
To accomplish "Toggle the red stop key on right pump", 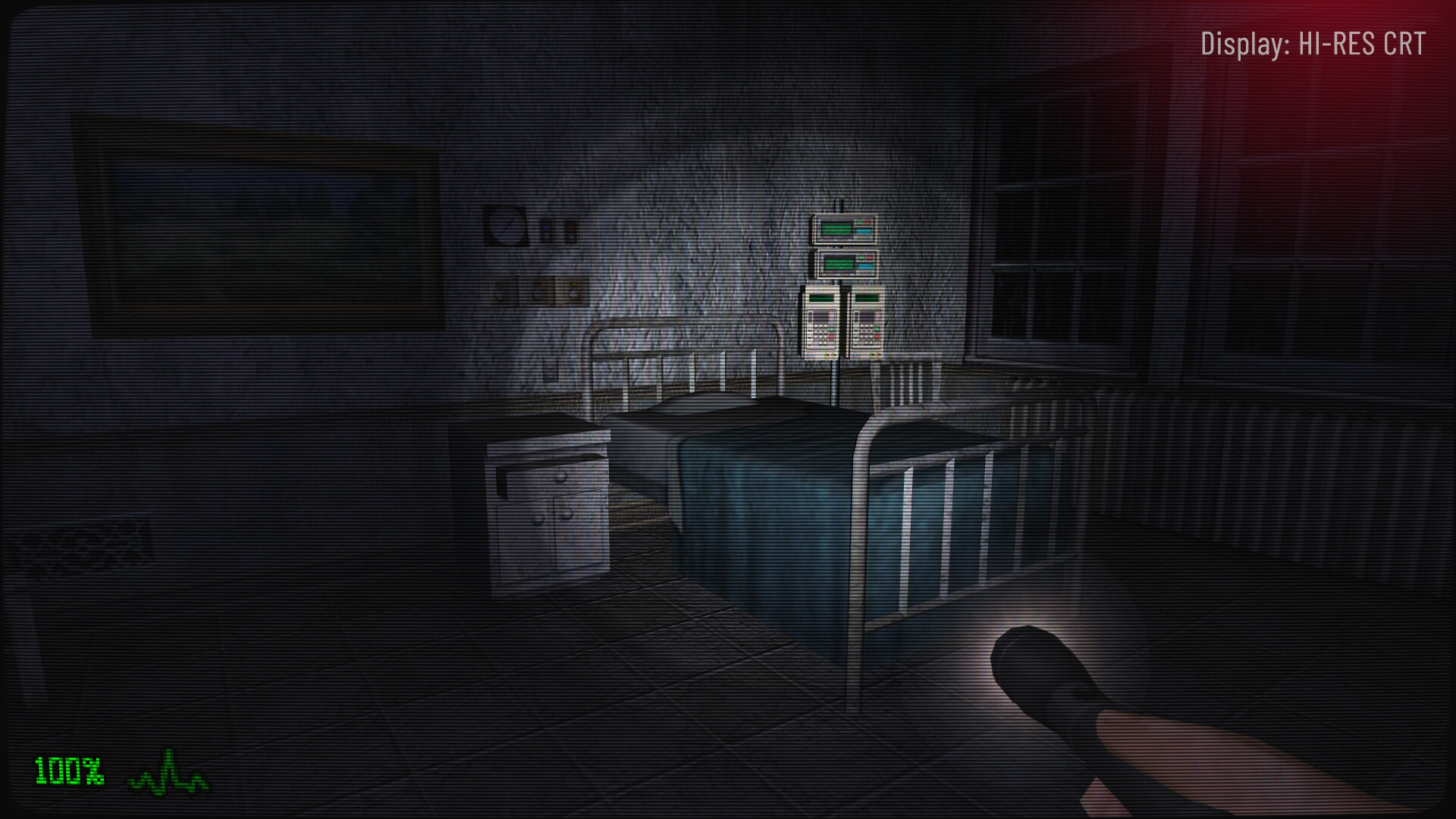I will click(x=876, y=336).
